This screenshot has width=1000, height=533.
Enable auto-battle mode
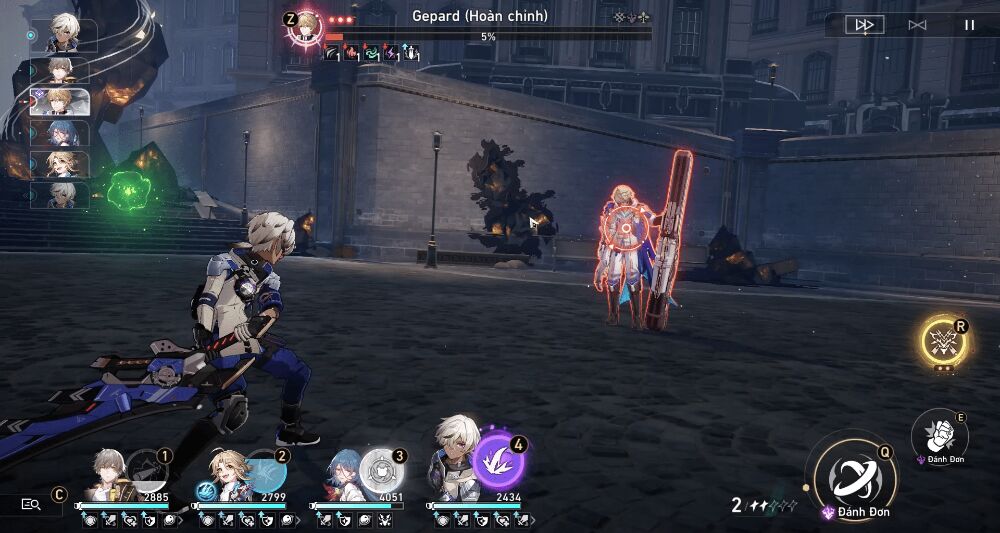point(917,25)
